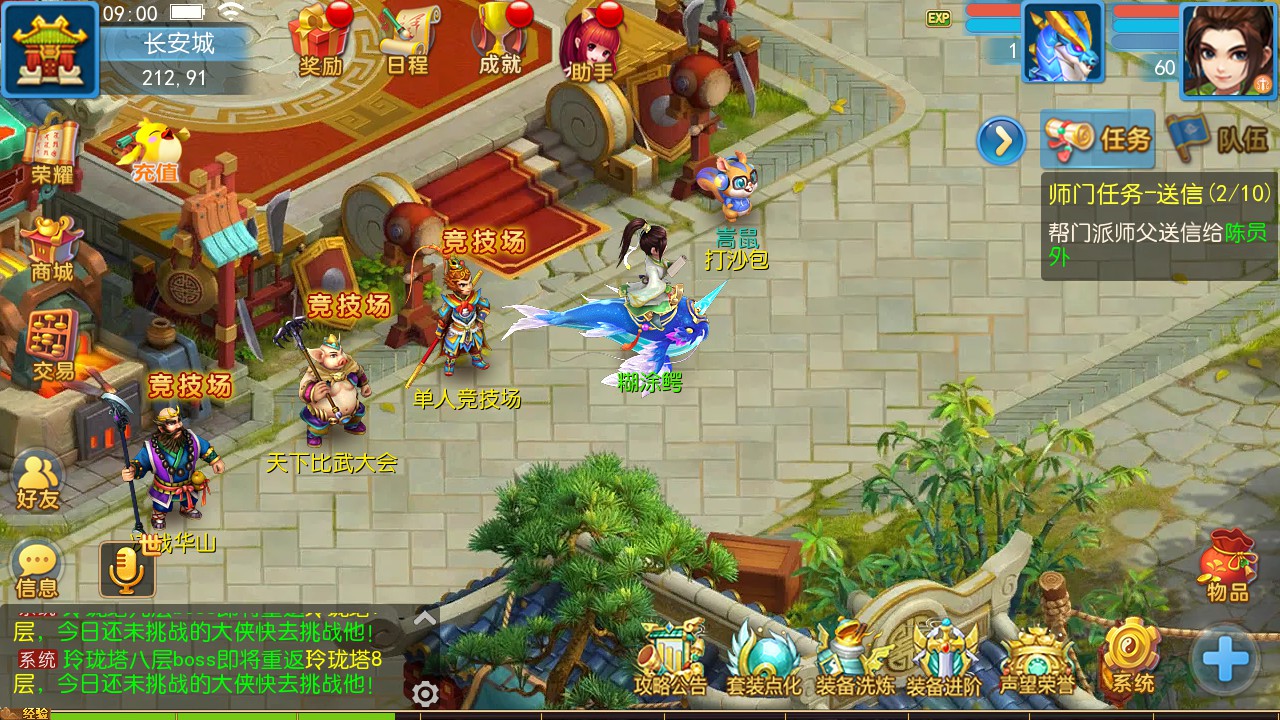Open the 信息 messages chat bubble

point(37,568)
